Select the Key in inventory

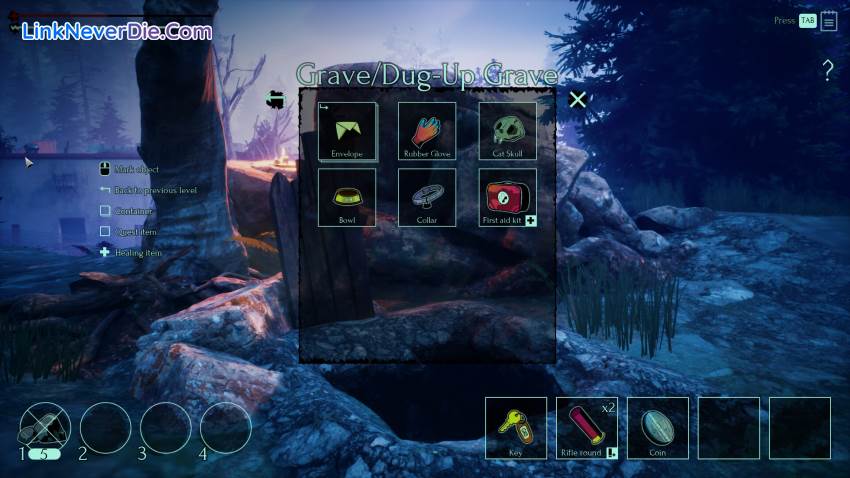click(x=516, y=428)
